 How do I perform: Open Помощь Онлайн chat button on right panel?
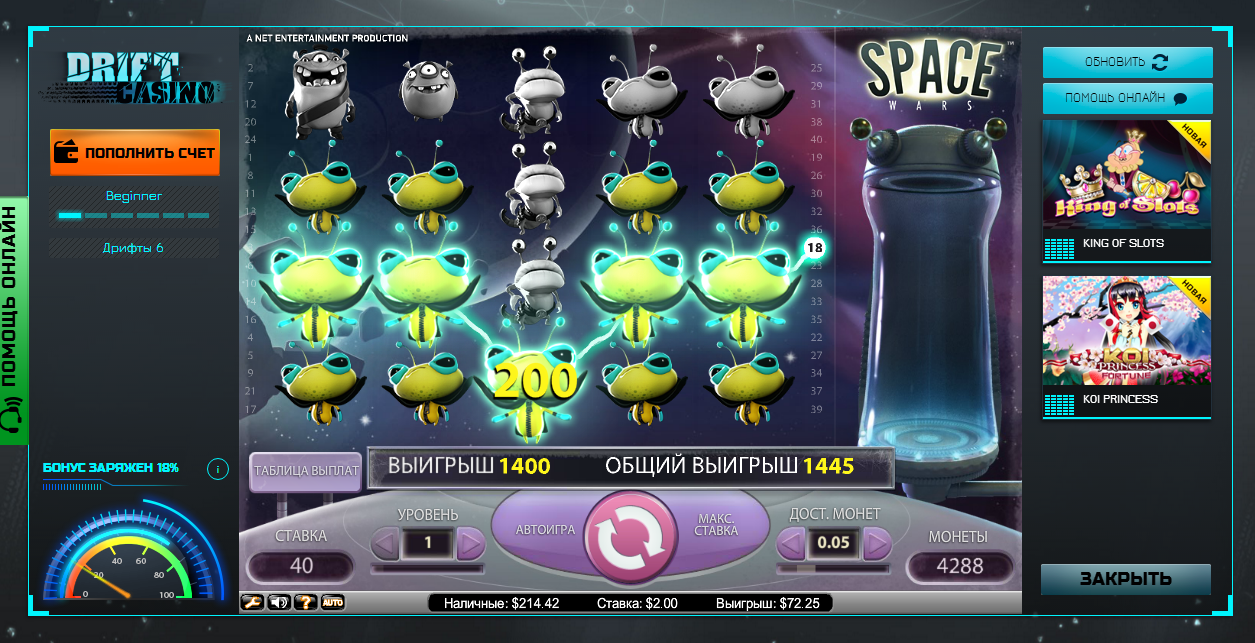coord(1127,98)
